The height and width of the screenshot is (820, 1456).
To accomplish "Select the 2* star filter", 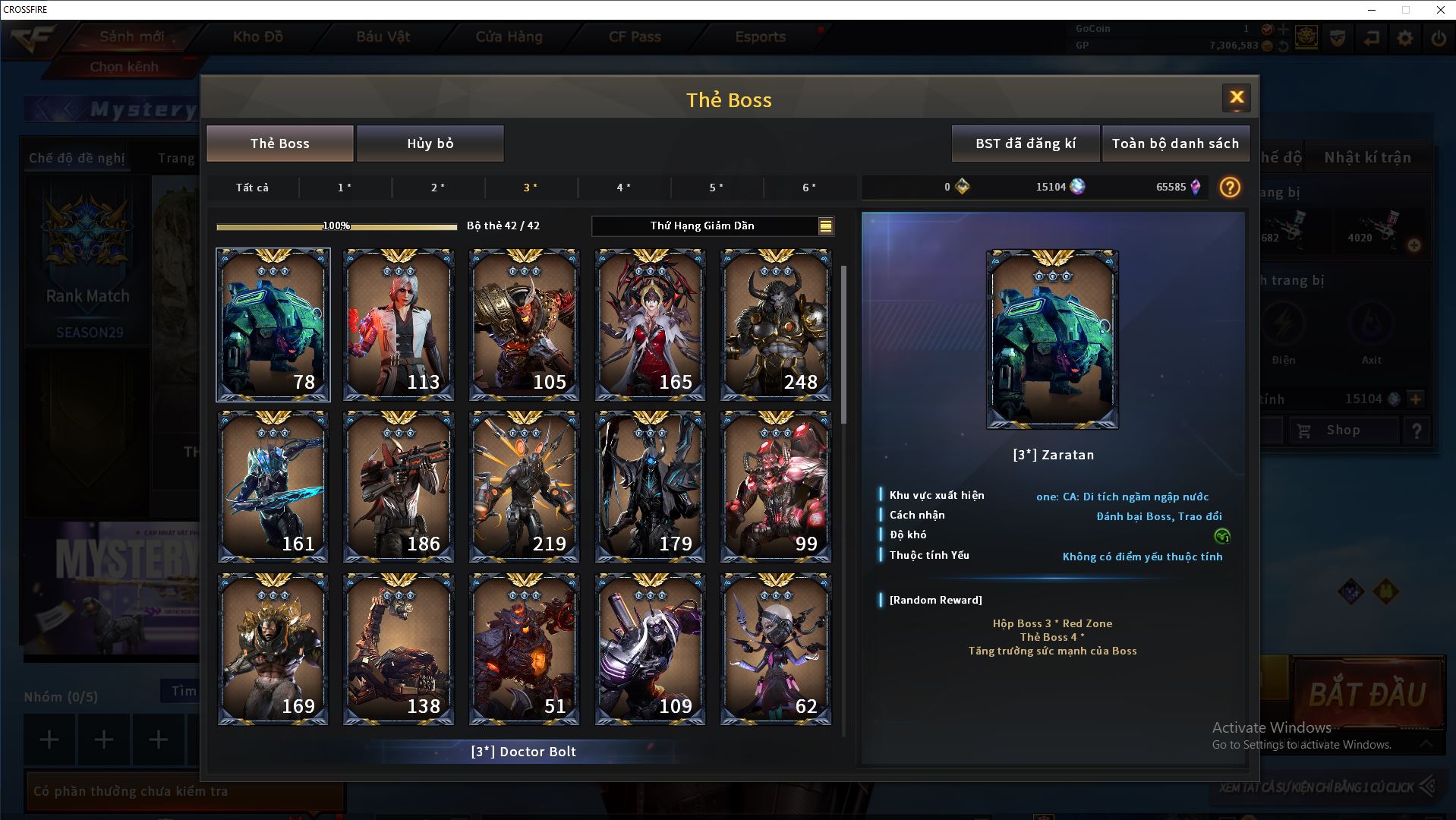I will click(438, 188).
